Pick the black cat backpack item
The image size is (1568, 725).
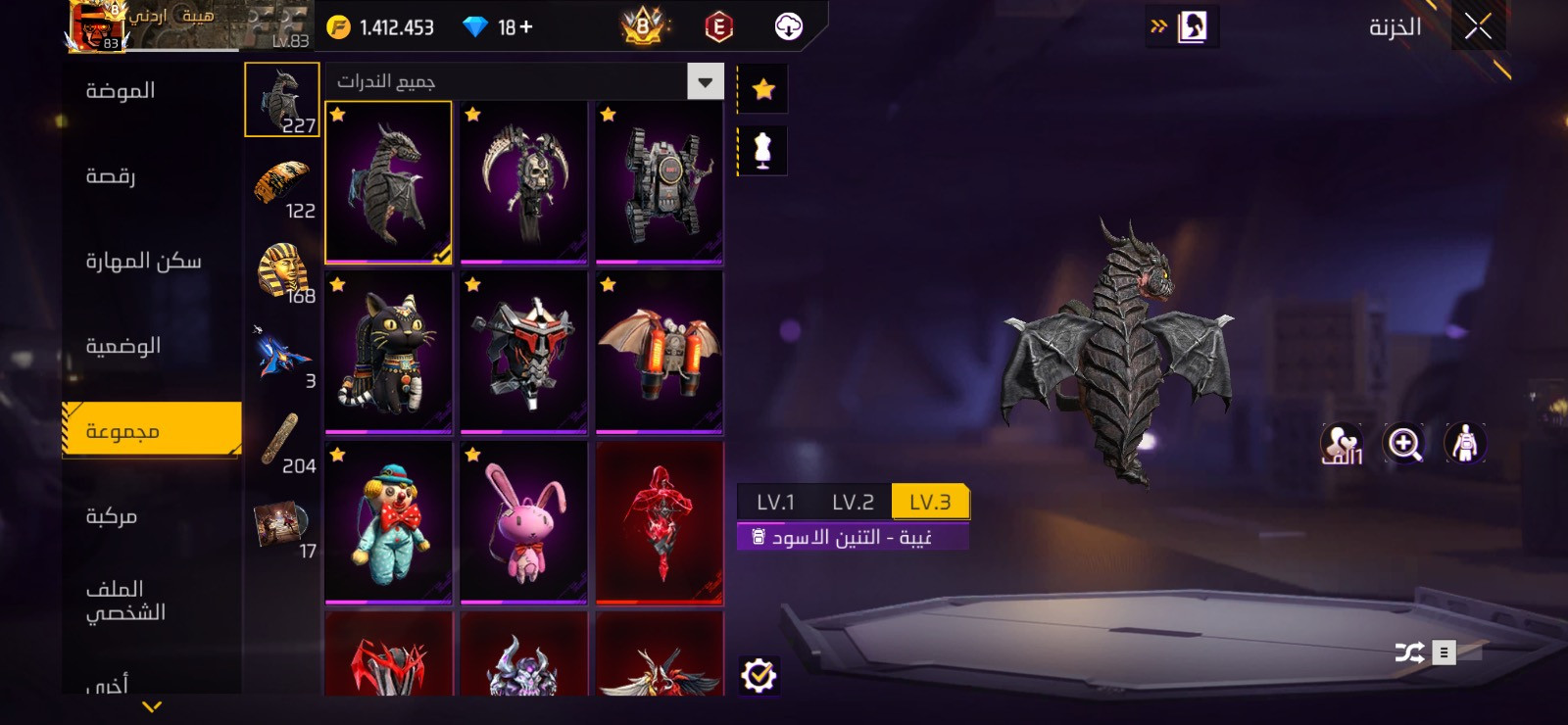388,353
